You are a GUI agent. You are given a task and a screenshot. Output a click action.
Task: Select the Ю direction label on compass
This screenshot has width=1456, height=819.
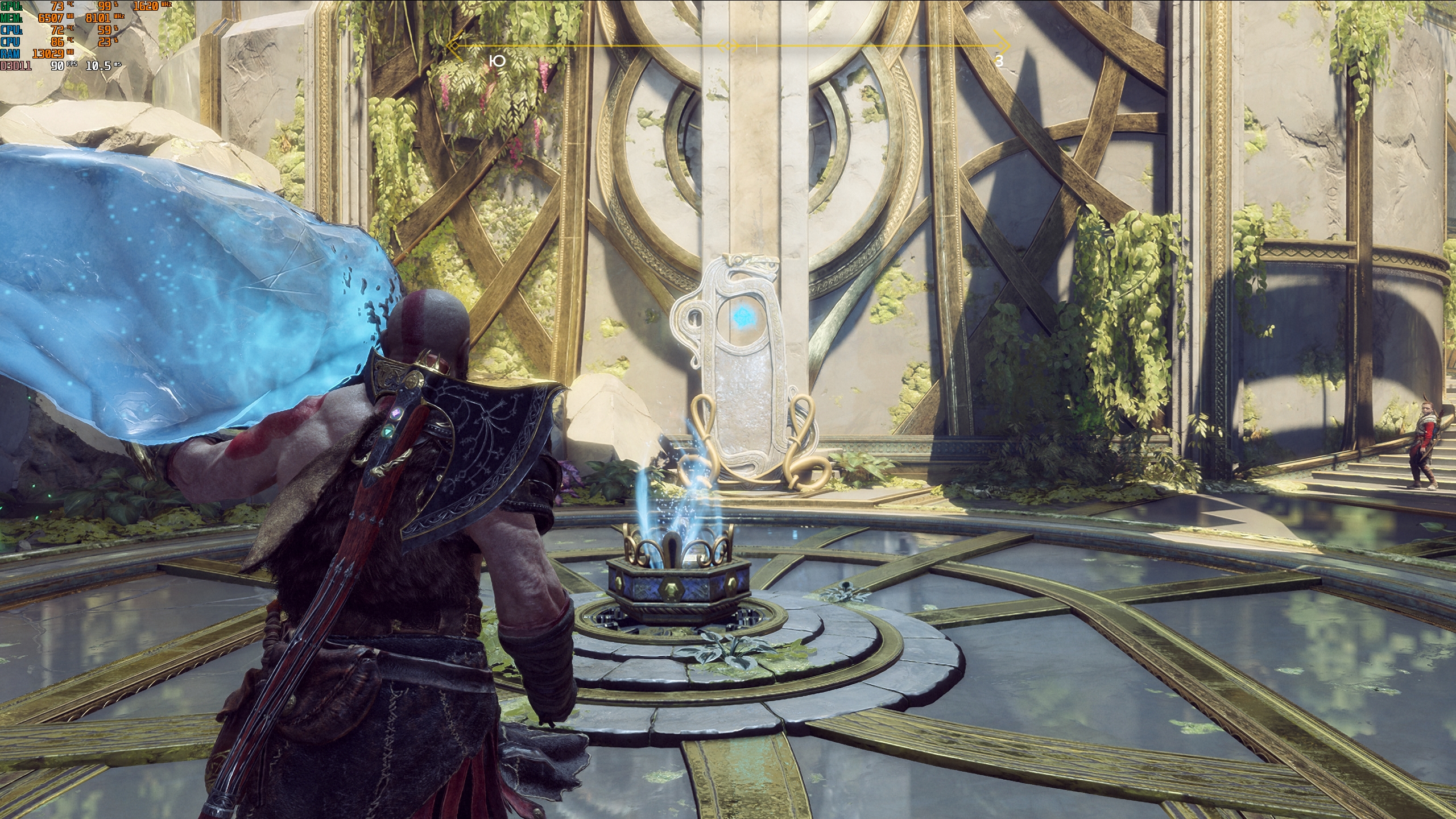click(x=497, y=61)
